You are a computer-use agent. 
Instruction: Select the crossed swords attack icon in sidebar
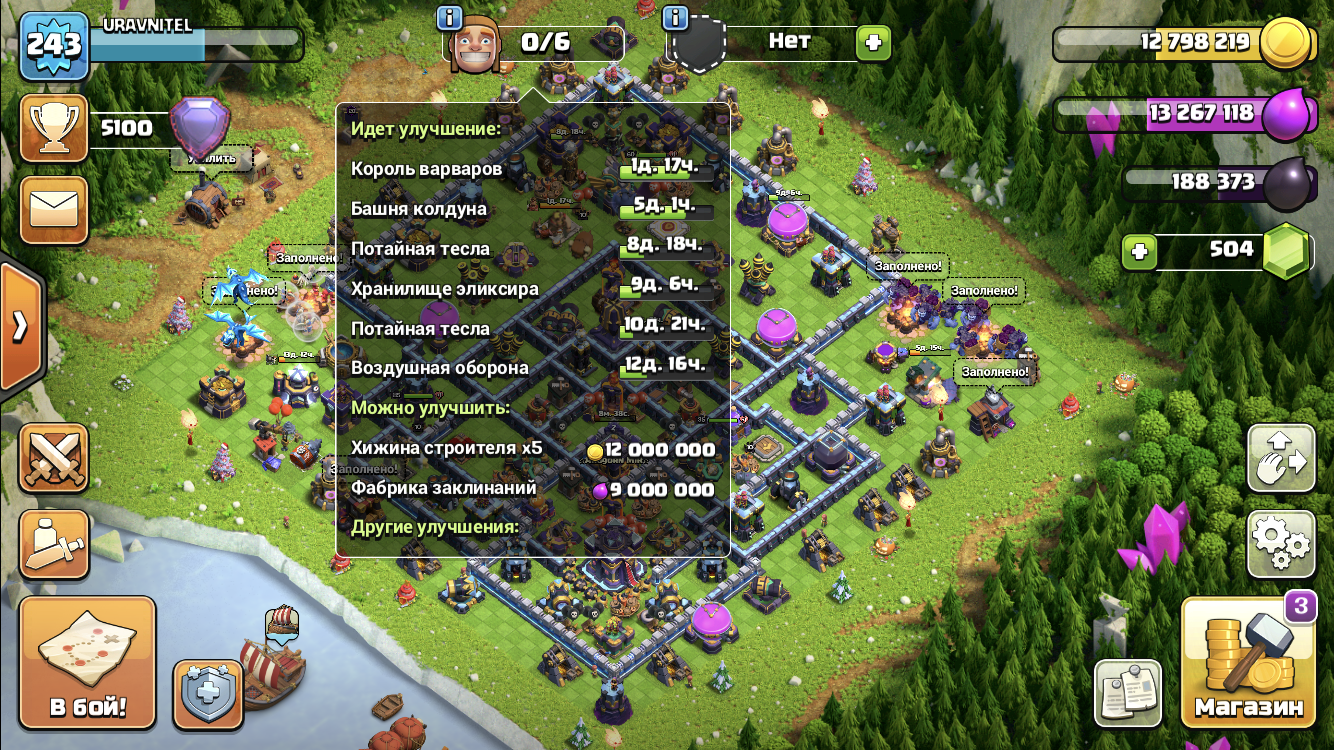54,459
